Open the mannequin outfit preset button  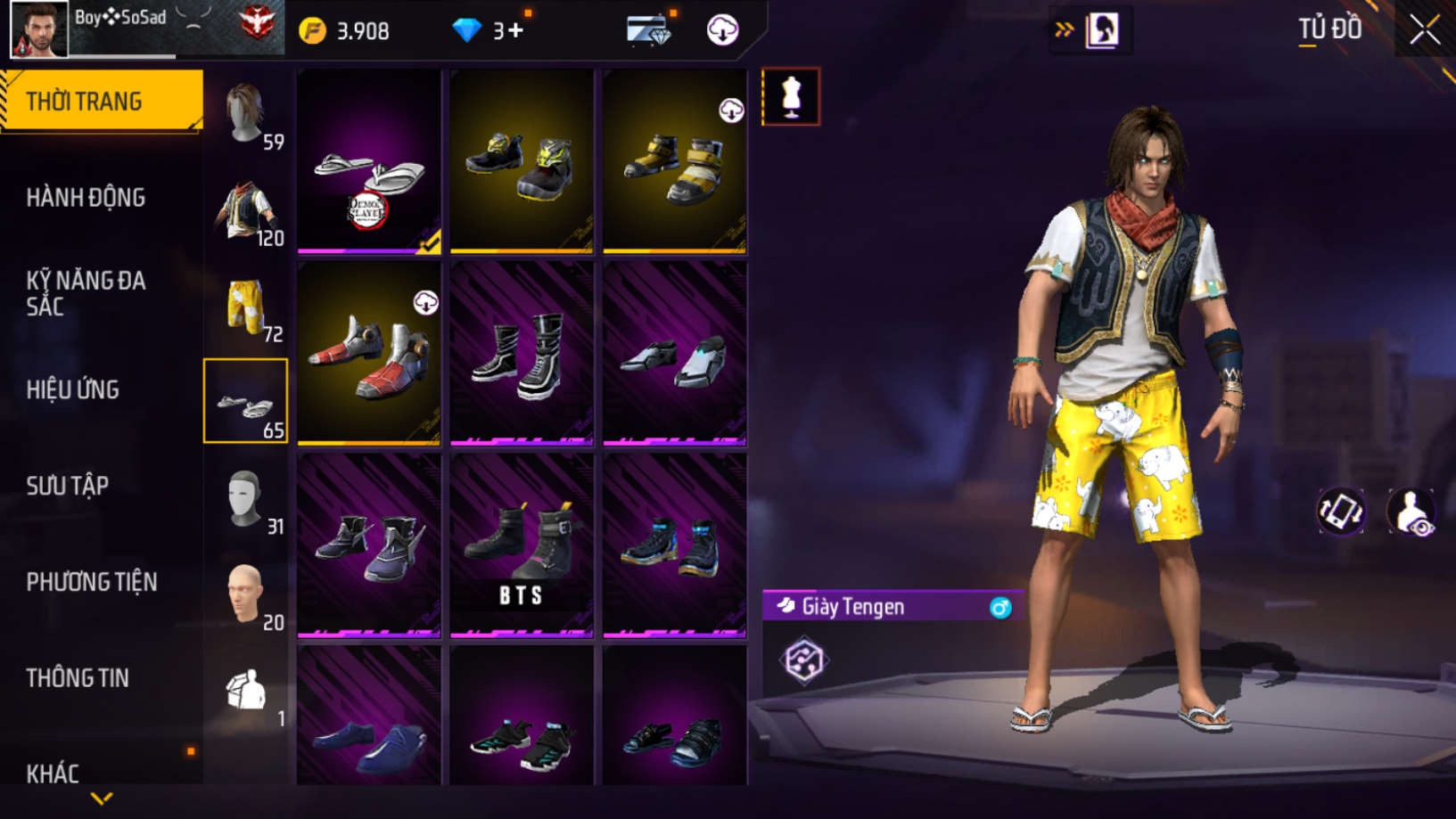click(791, 96)
